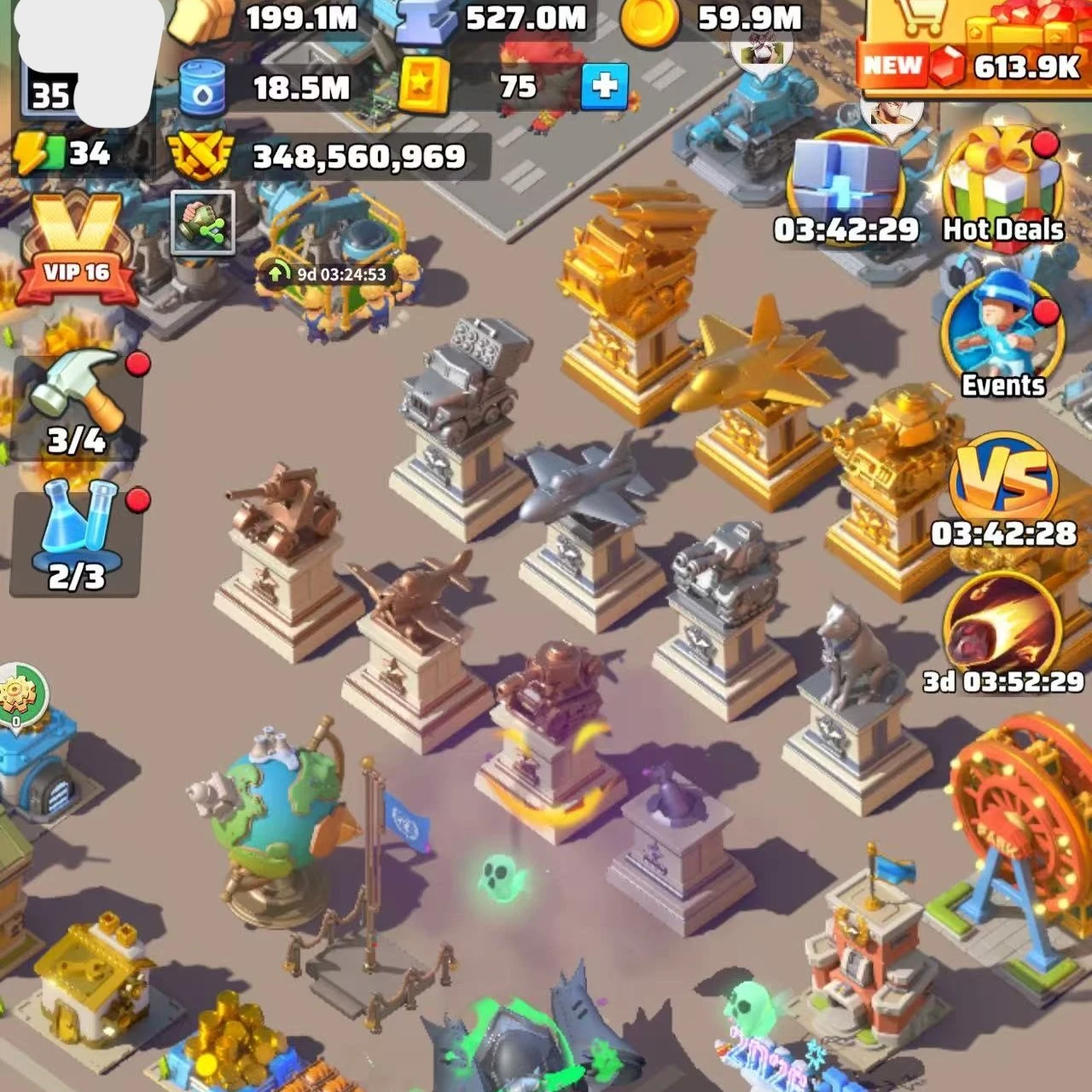
Task: Tap the yellow star ticket icon
Action: tap(424, 86)
